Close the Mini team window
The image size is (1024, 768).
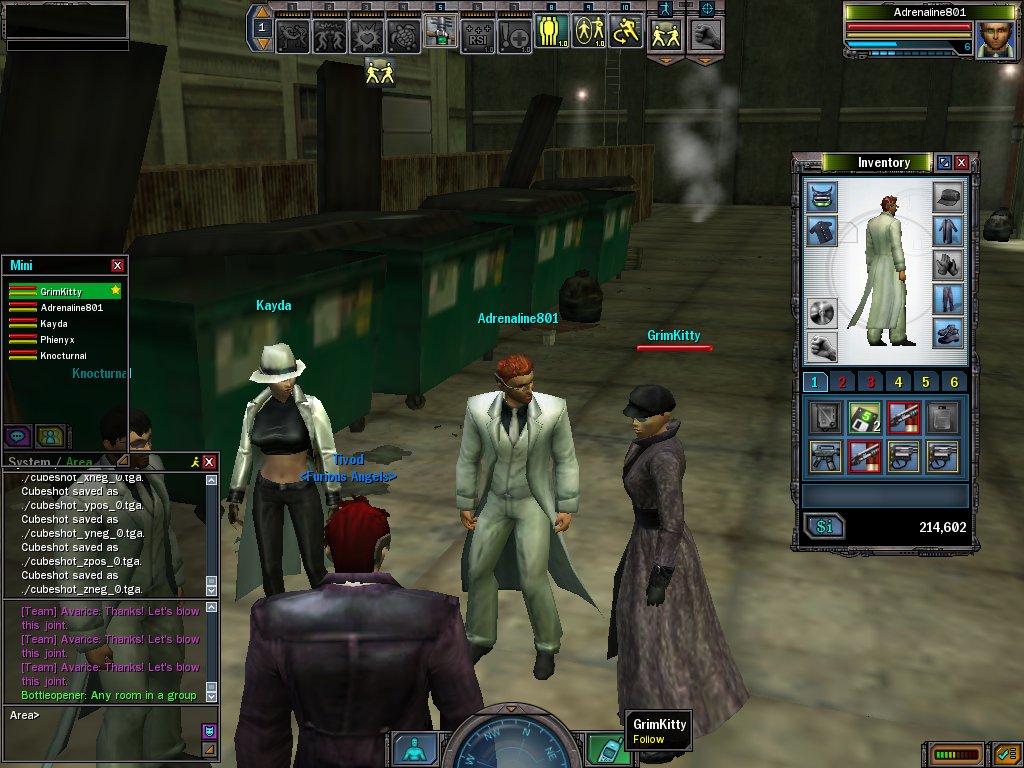117,265
